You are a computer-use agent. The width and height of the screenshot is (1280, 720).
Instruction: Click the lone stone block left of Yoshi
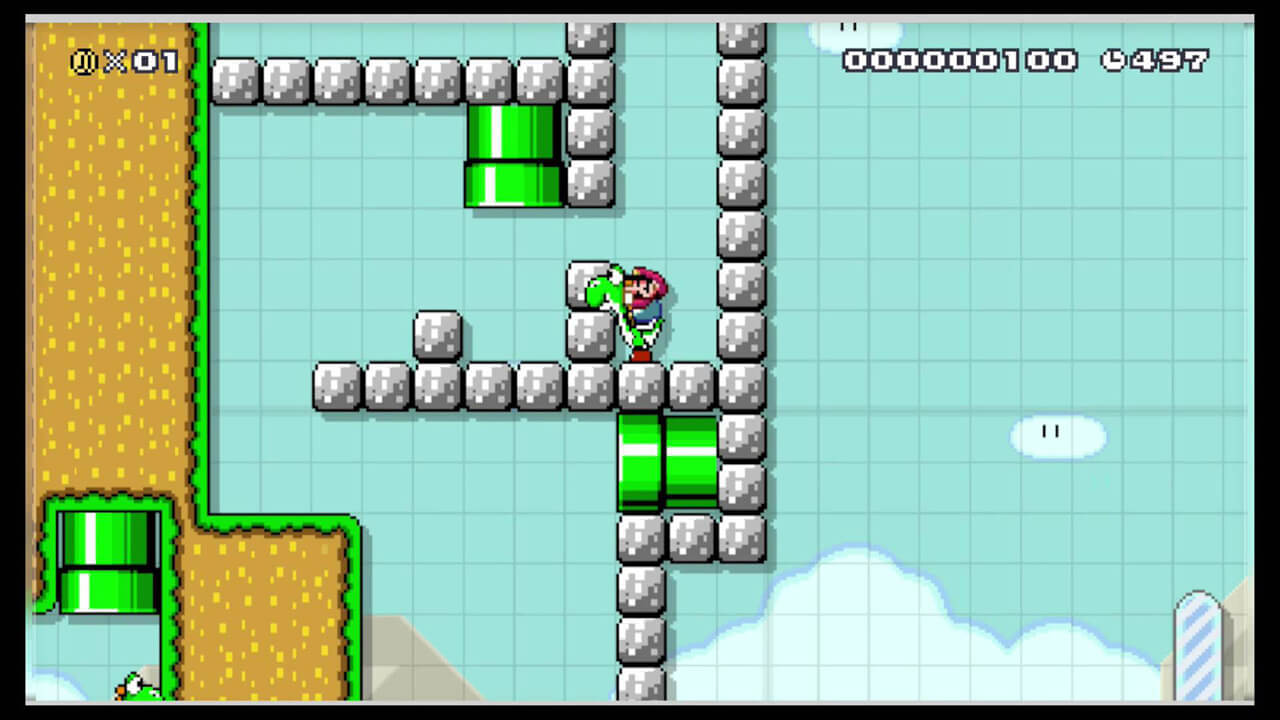point(436,335)
